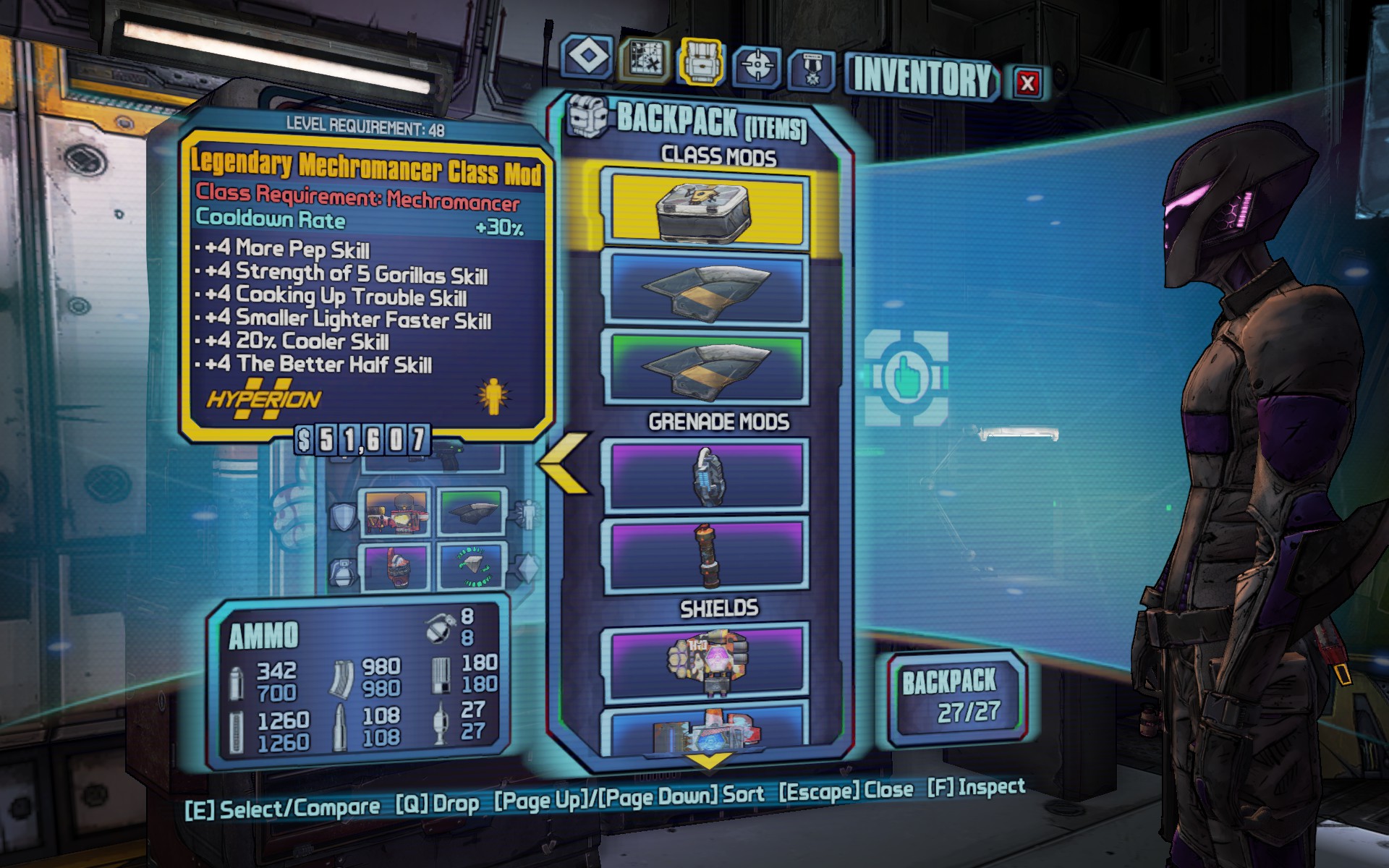Screen dimensions: 1389x868
Task: Open the Missions tab with diamond icon
Action: 587,56
